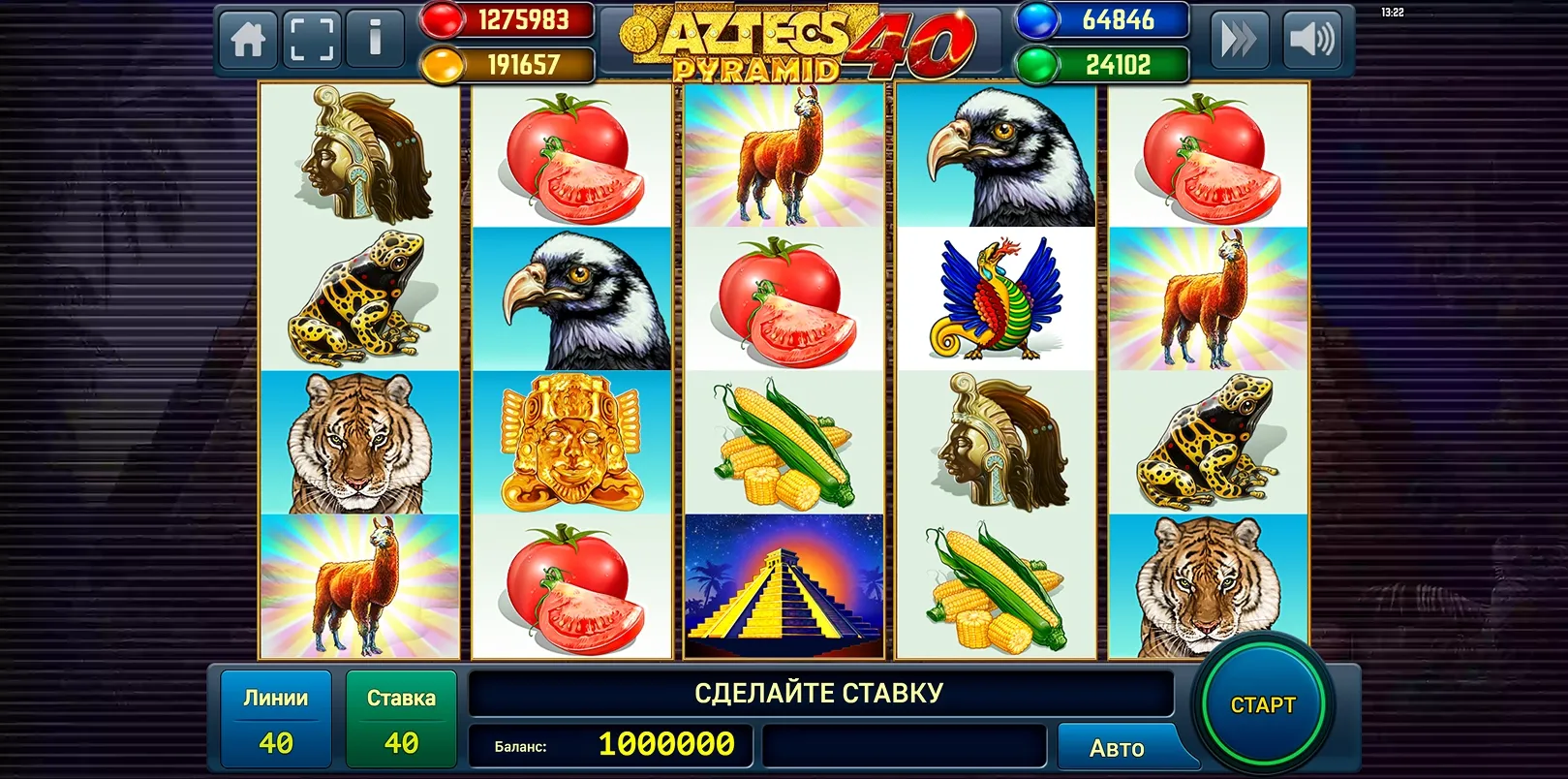Click the empty win display field
The height and width of the screenshot is (779, 1568).
click(906, 746)
